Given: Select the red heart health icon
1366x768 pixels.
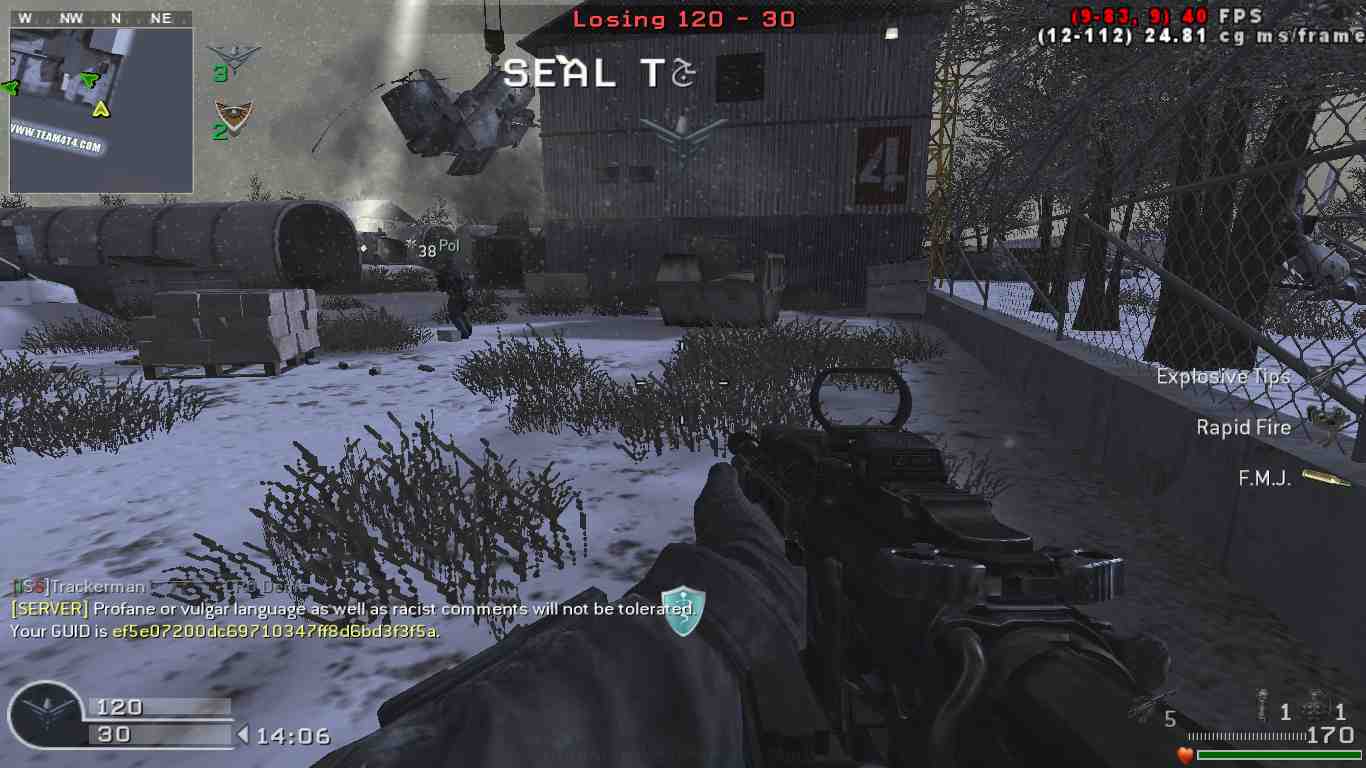Looking at the screenshot, I should (x=1185, y=755).
